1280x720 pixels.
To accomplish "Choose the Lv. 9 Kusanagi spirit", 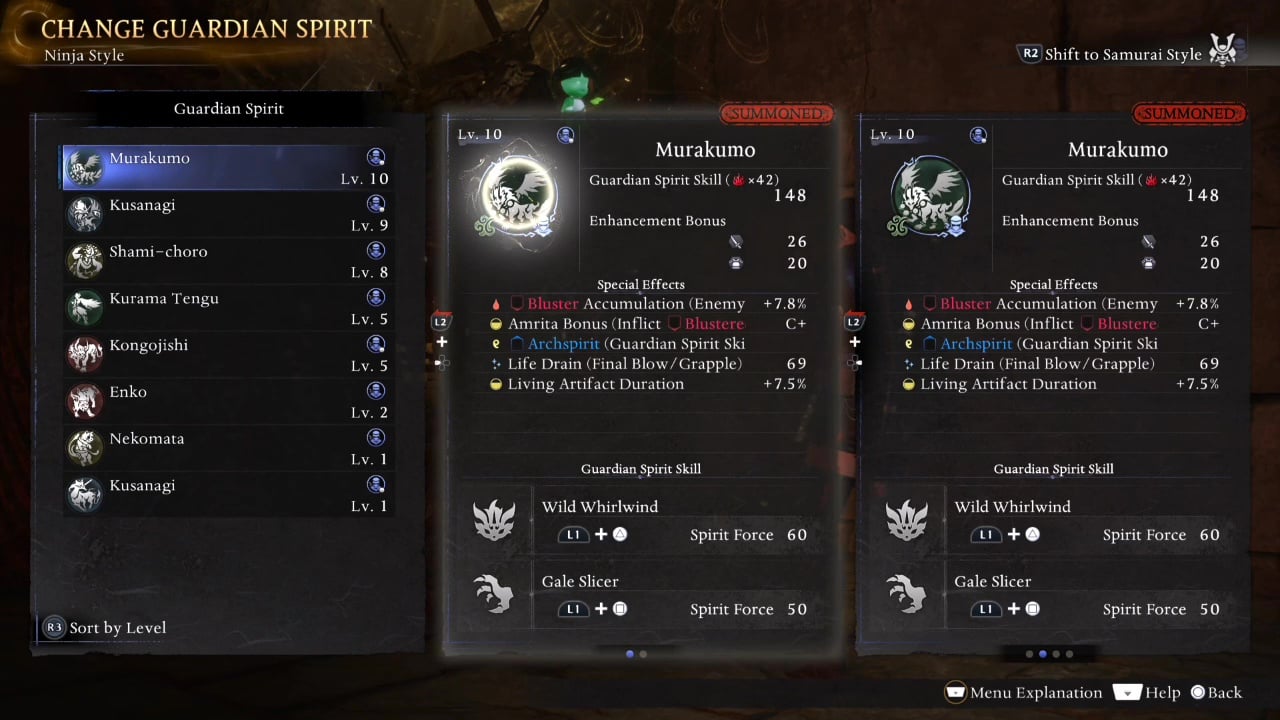I will (227, 214).
